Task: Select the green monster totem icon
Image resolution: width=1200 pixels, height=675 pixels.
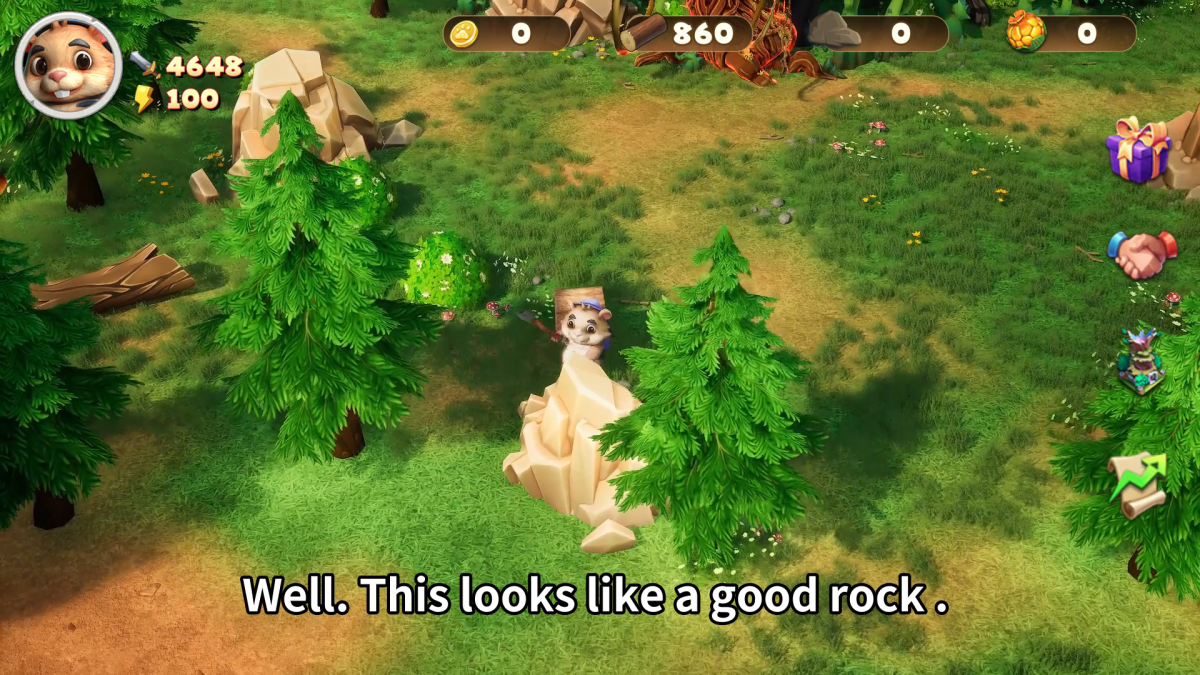Action: [x=1140, y=362]
